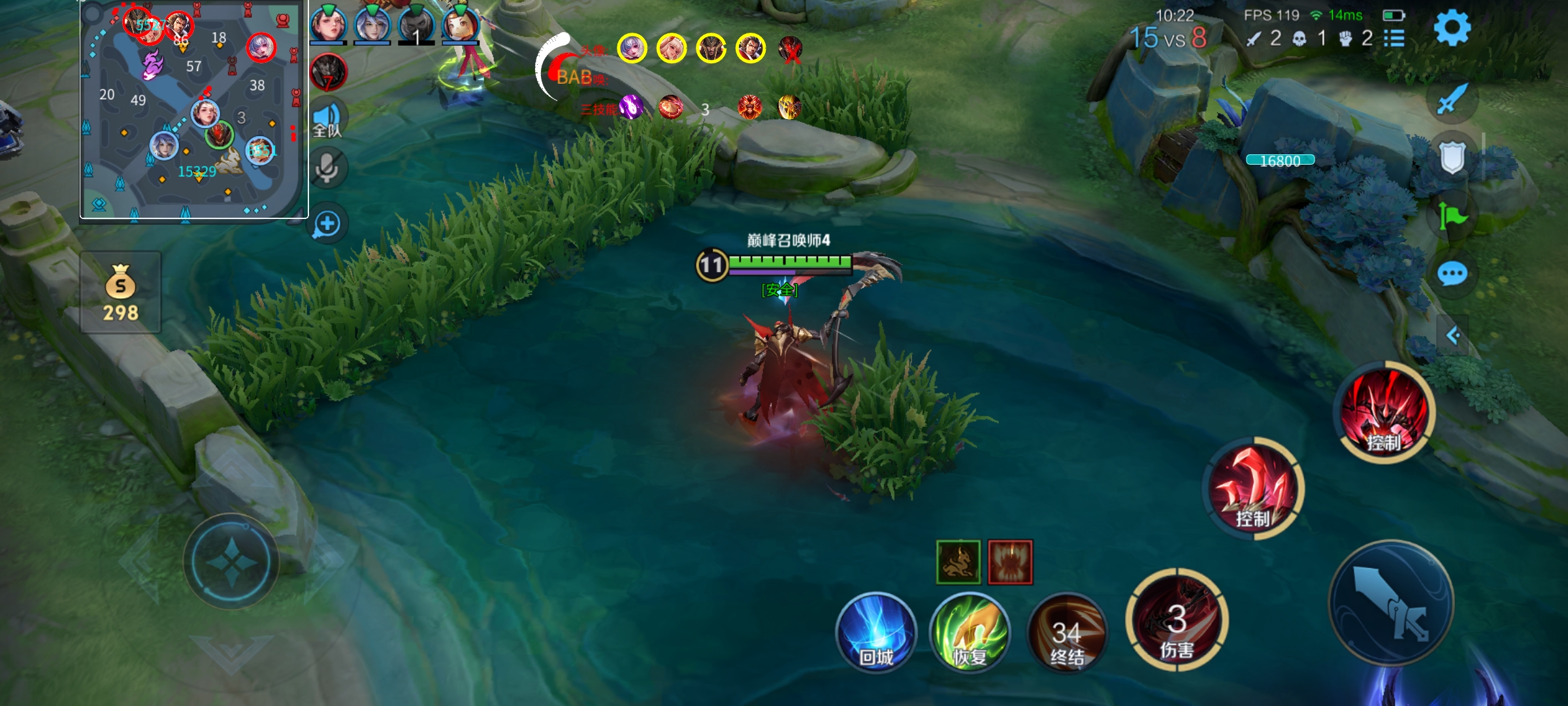The height and width of the screenshot is (706, 1568).
Task: Cast the 伤害 skill showing 3
Action: pyautogui.click(x=1177, y=621)
